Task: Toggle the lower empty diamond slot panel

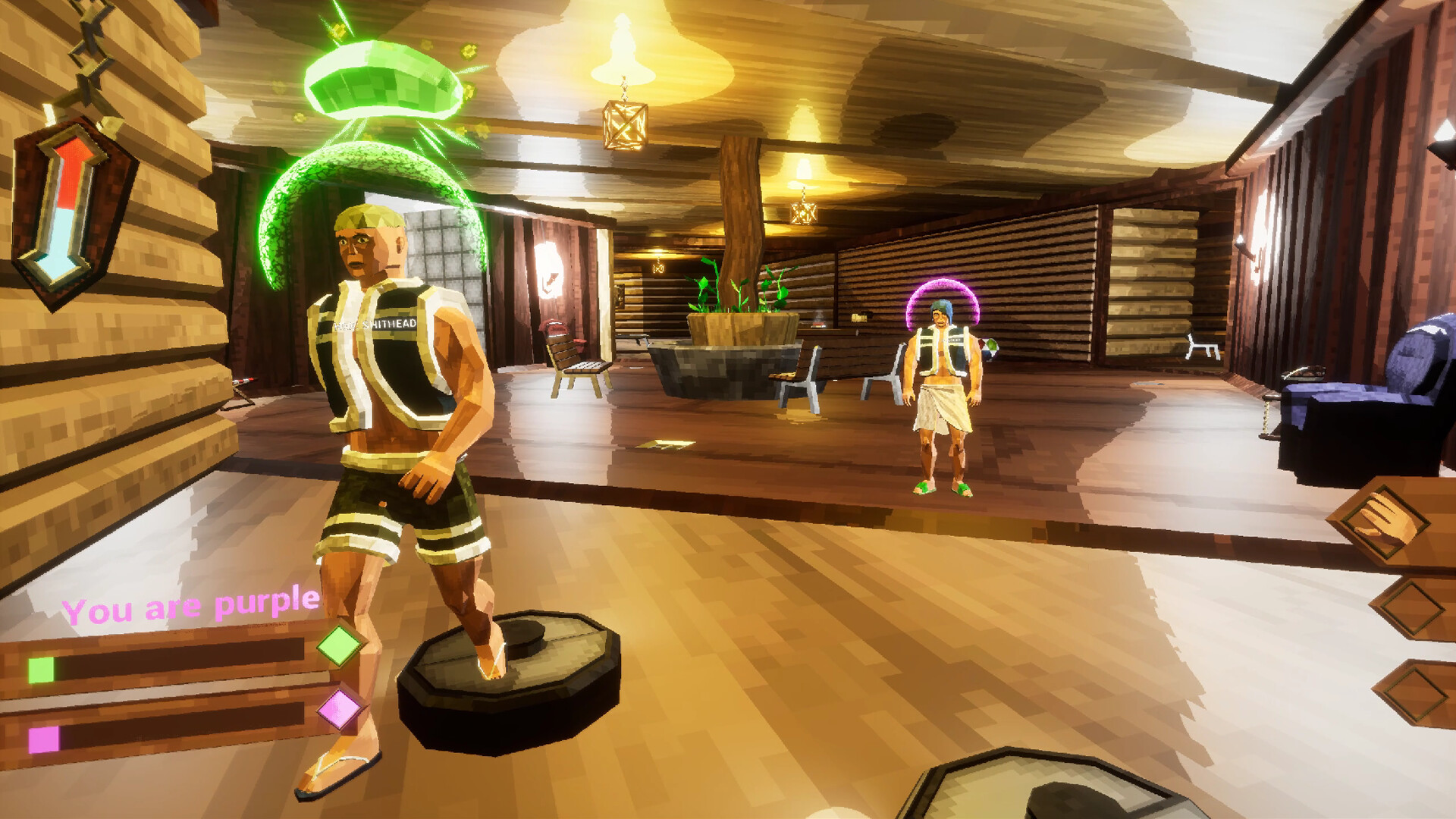Action: [1415, 694]
